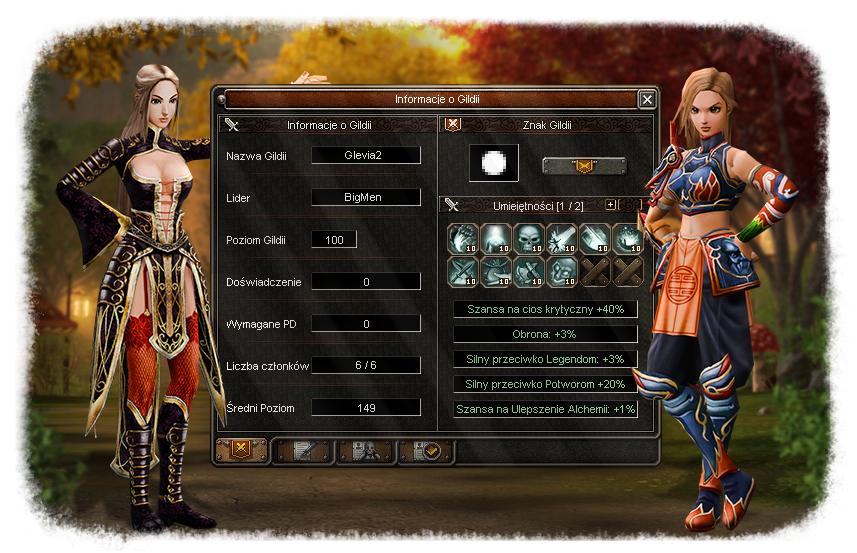This screenshot has width=857, height=553.
Task: Select the glowing figure guild skill
Action: (495, 237)
